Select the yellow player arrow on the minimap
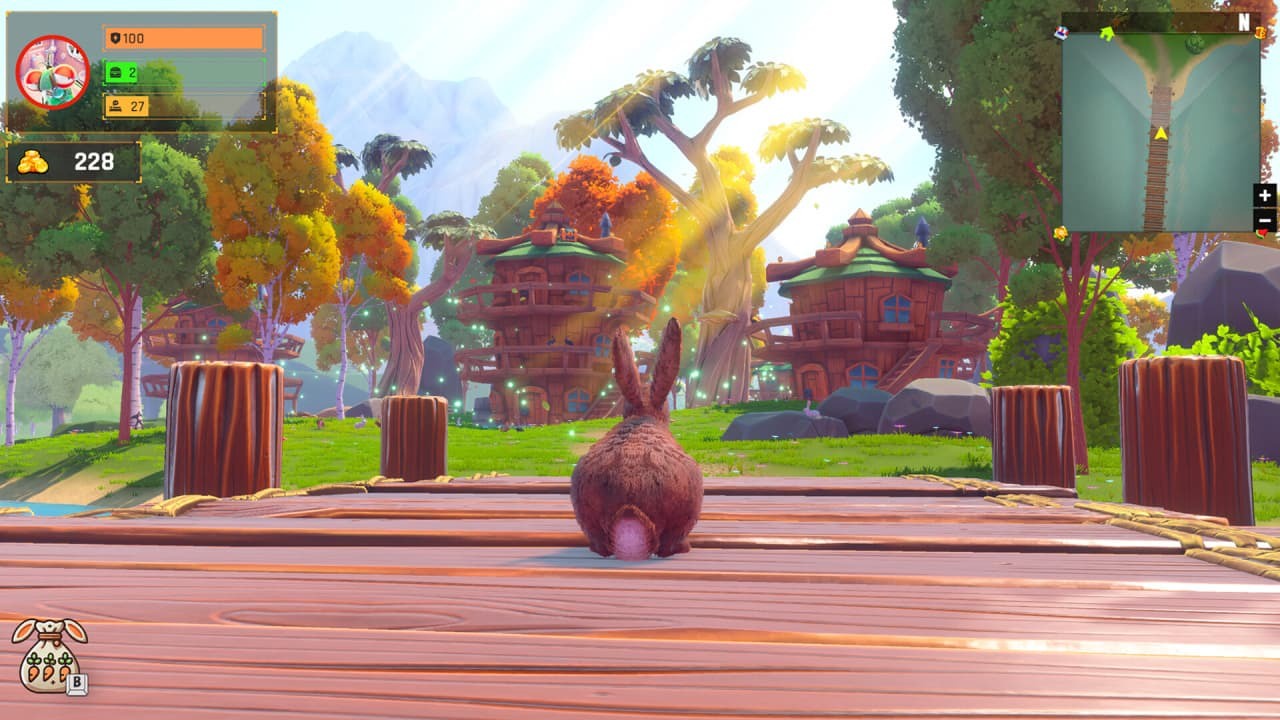 [1160, 133]
